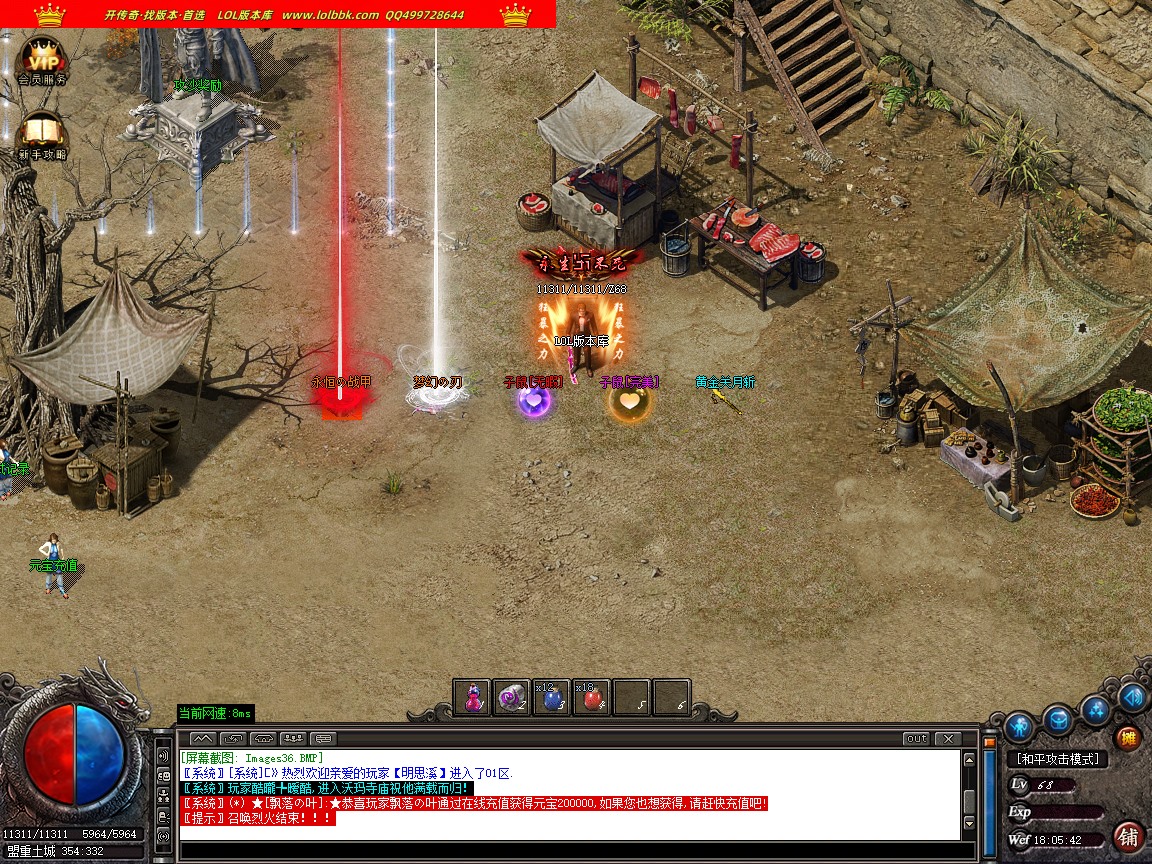This screenshot has height=864, width=1152.
Task: Use the purple scroll in slot 2
Action: coord(511,697)
